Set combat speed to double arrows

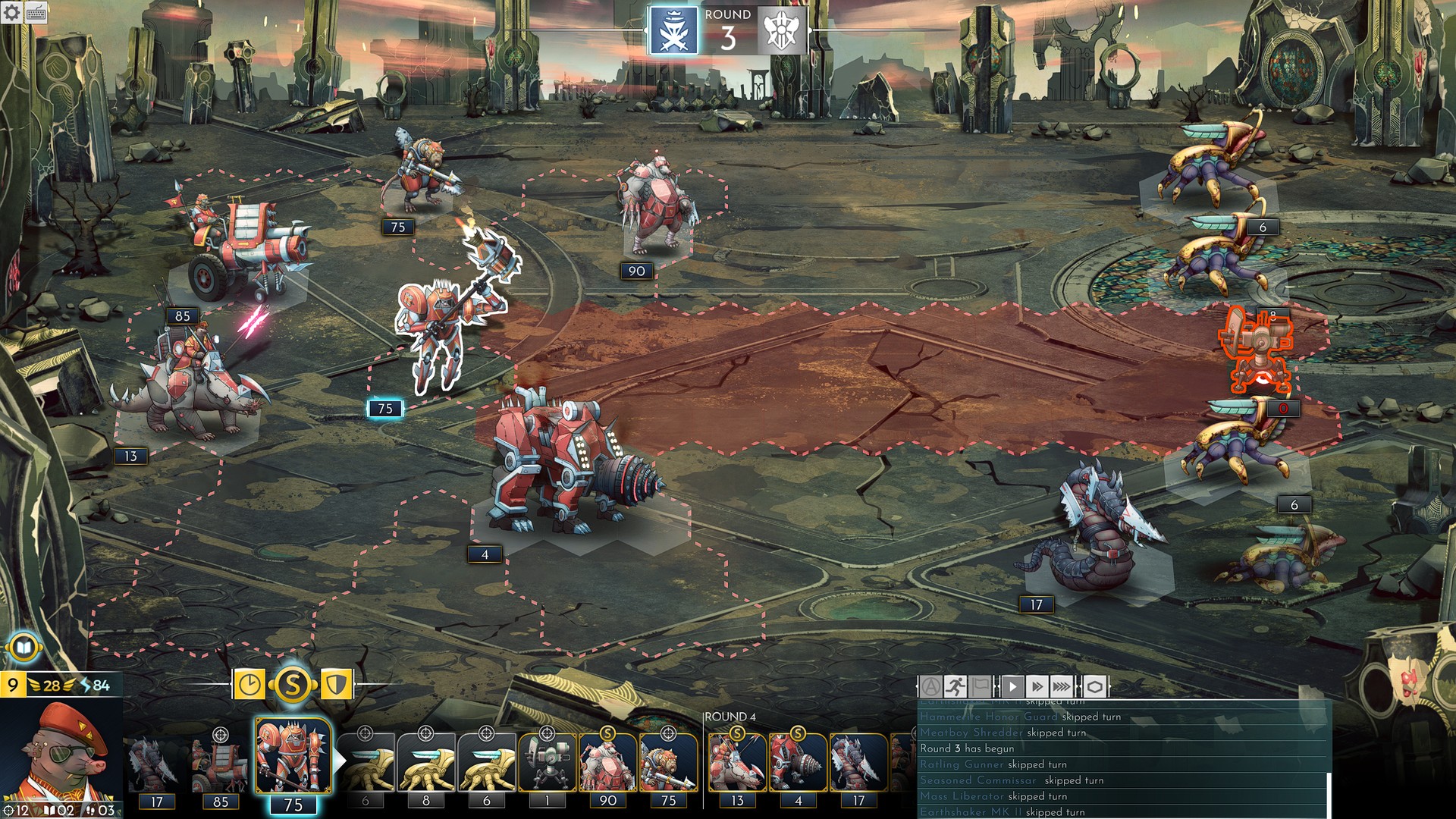(1037, 687)
